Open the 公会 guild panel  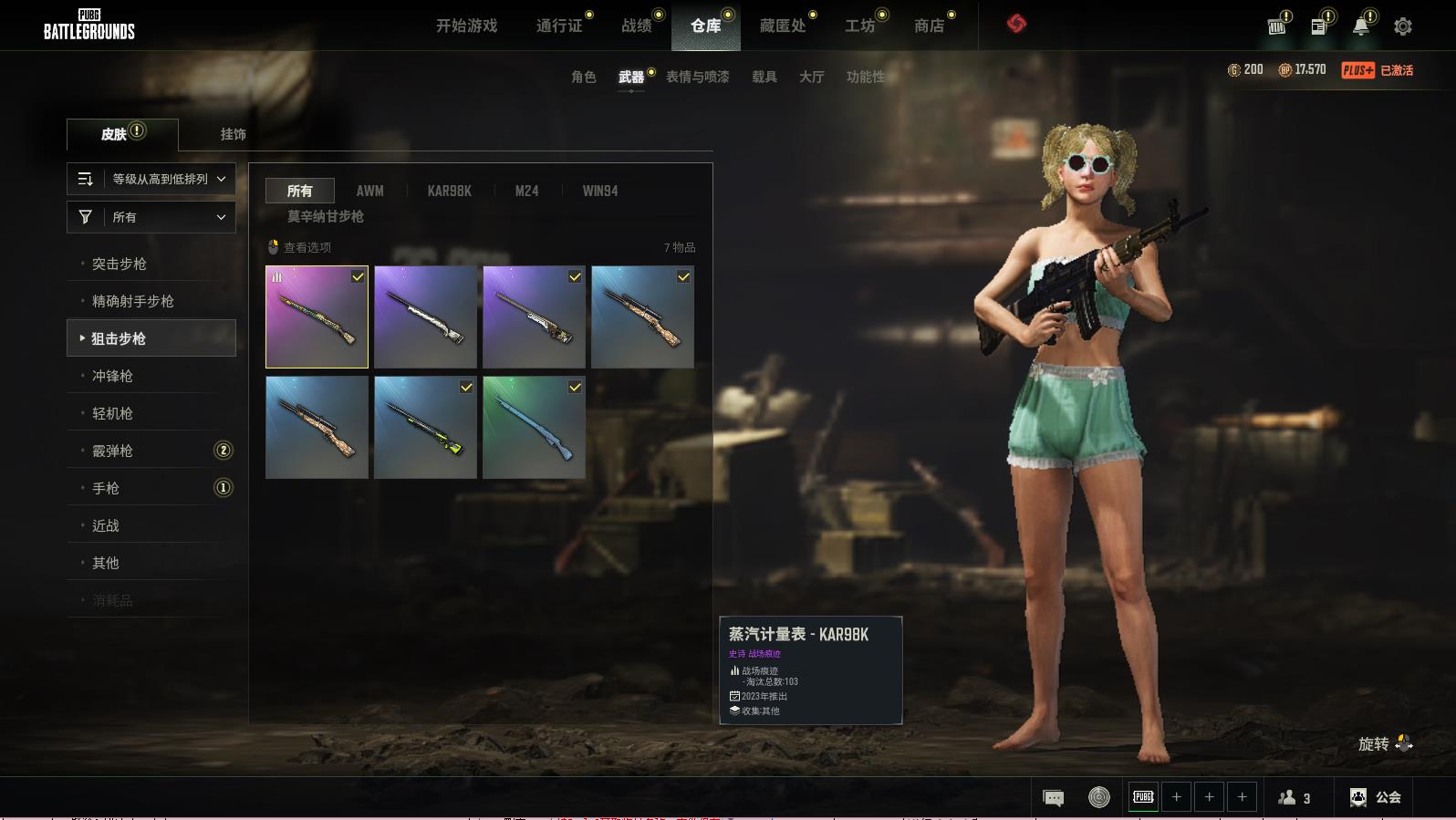pos(1375,797)
